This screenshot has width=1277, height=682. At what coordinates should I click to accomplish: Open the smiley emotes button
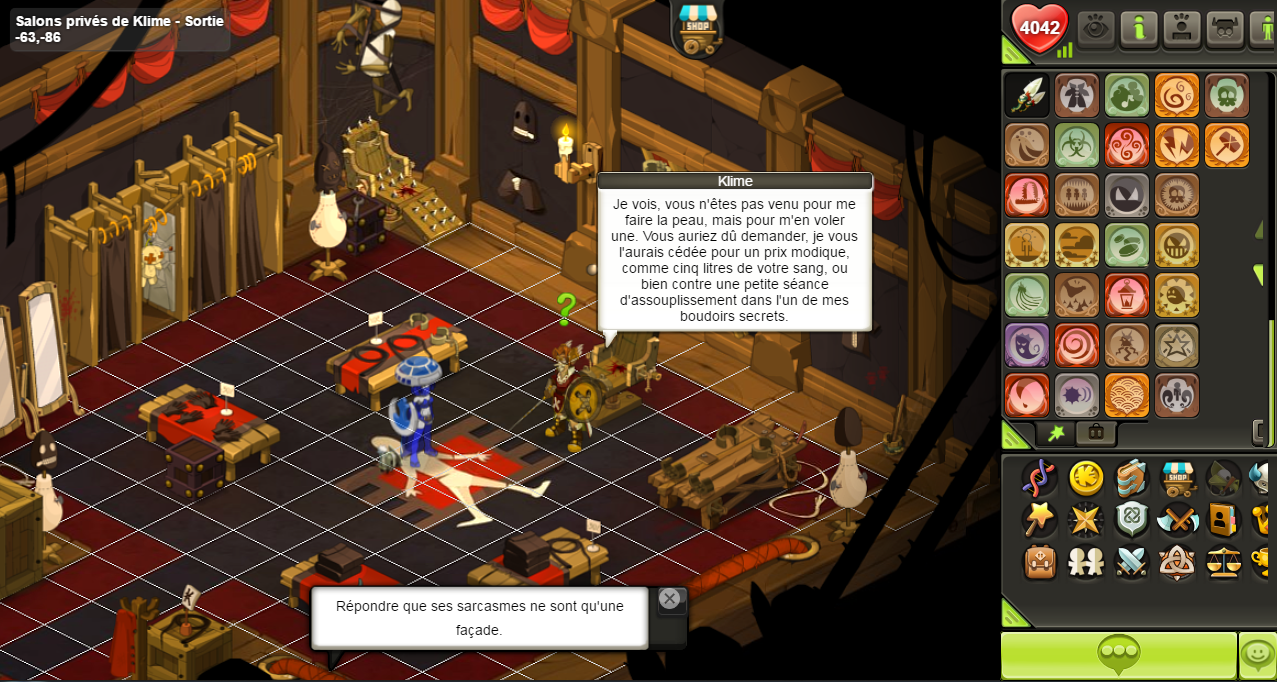coord(1257,656)
